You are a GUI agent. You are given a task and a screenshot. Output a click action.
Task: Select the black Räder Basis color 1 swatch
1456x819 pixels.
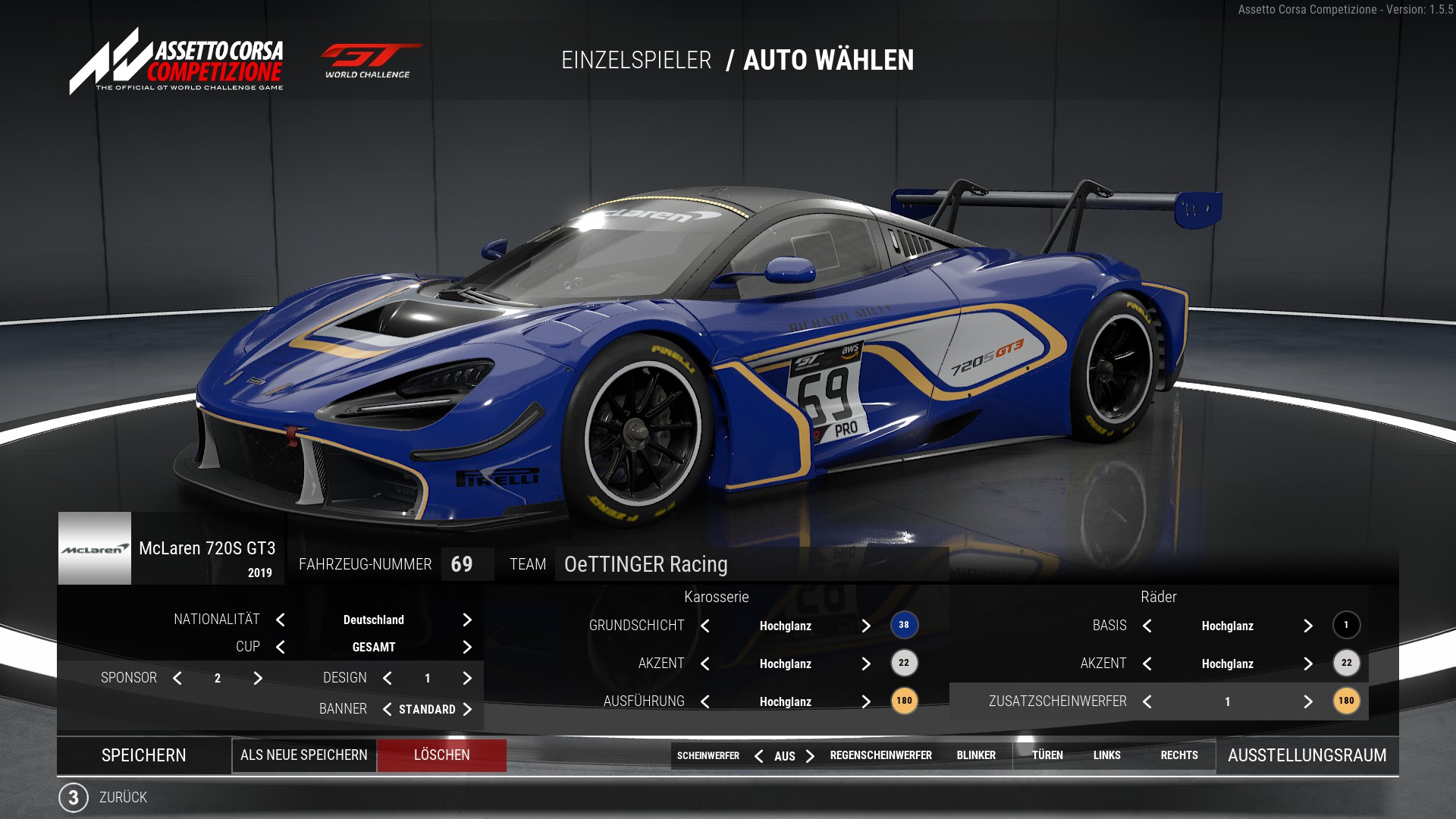tap(1346, 625)
